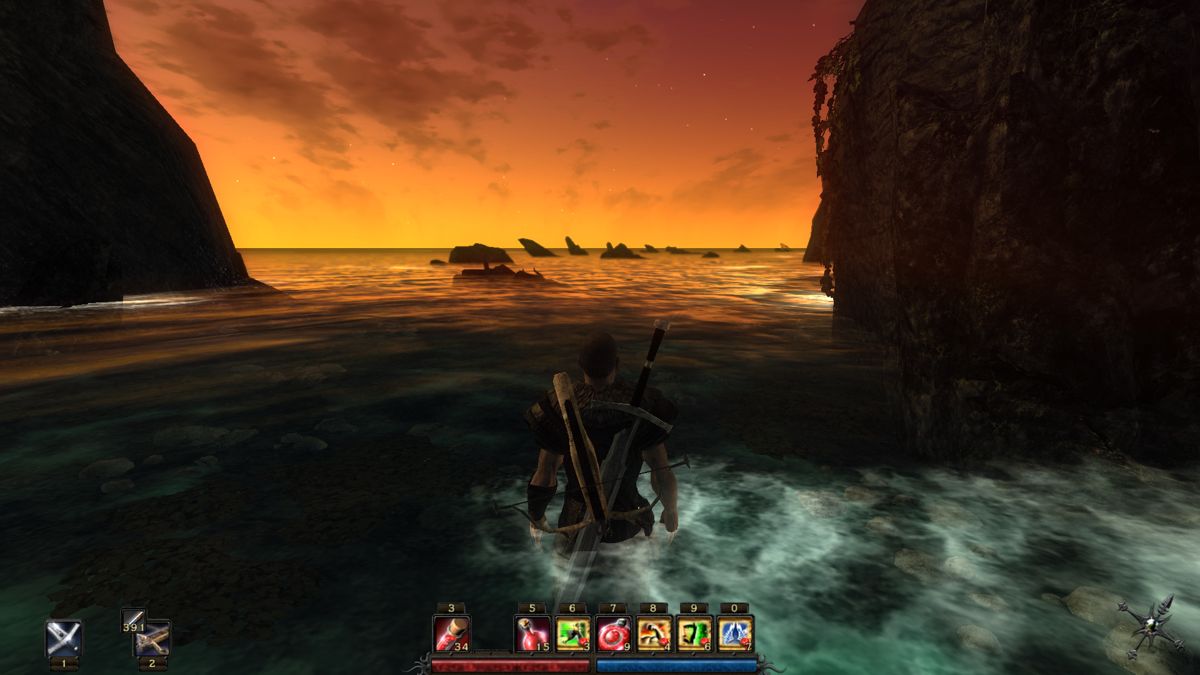Image resolution: width=1200 pixels, height=675 pixels.
Task: Click the bolt ammunition icon showing 391
Action: (132, 619)
